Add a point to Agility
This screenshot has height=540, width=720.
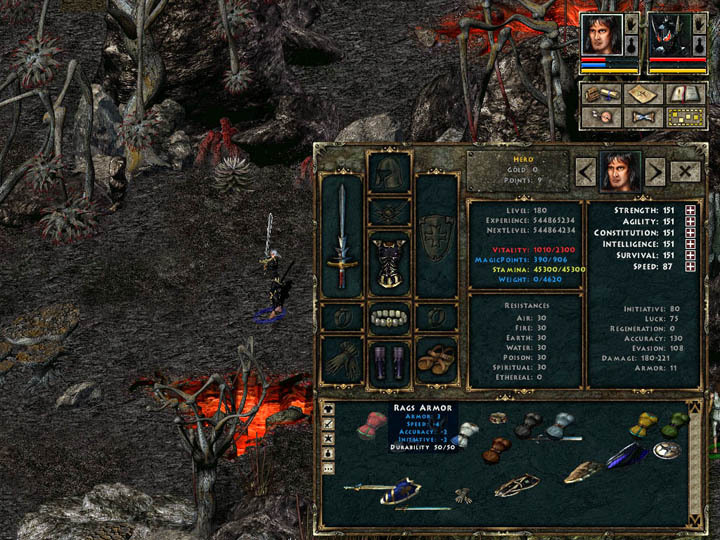[690, 221]
